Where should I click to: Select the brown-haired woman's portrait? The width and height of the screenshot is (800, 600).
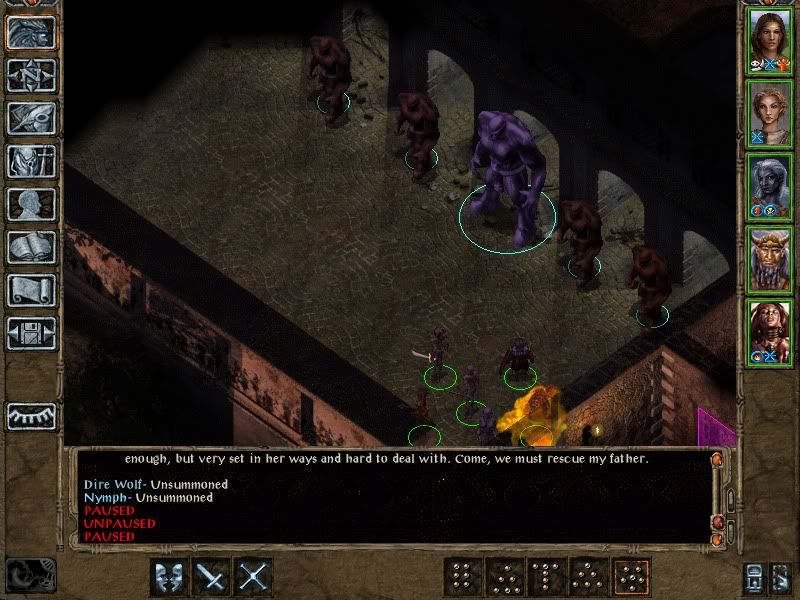tap(770, 40)
